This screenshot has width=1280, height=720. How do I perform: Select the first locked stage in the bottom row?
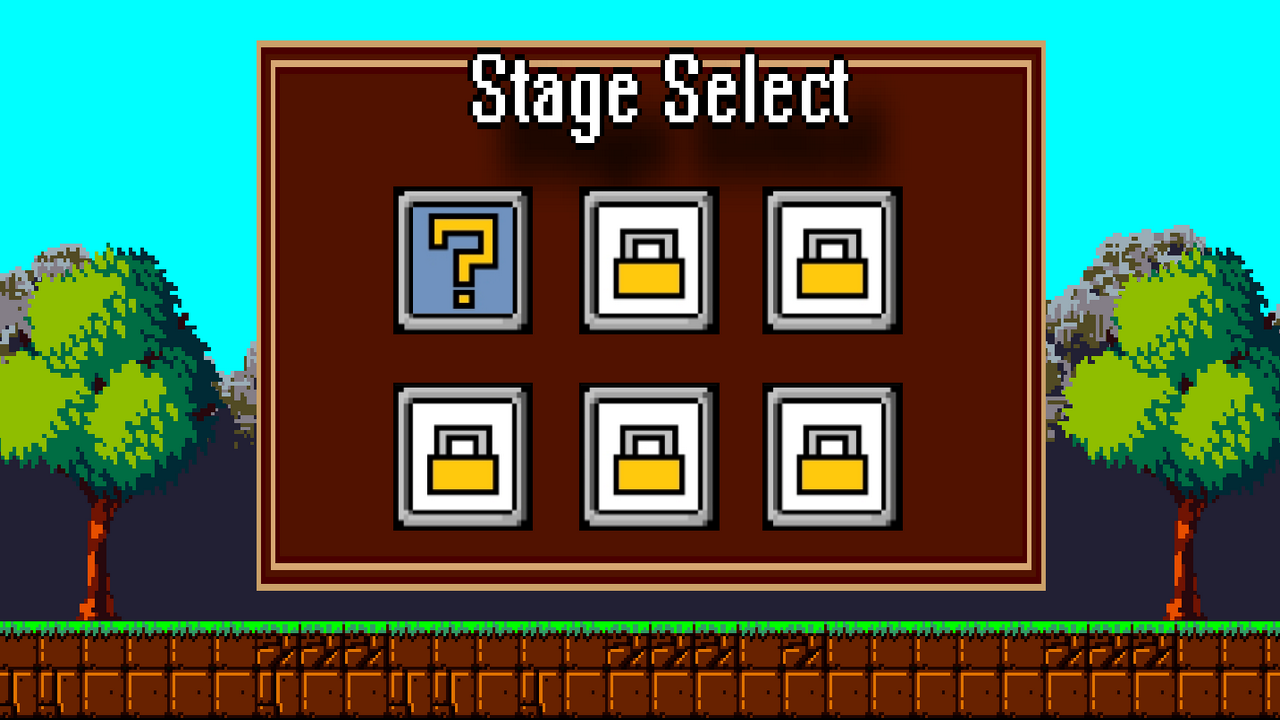tap(463, 455)
